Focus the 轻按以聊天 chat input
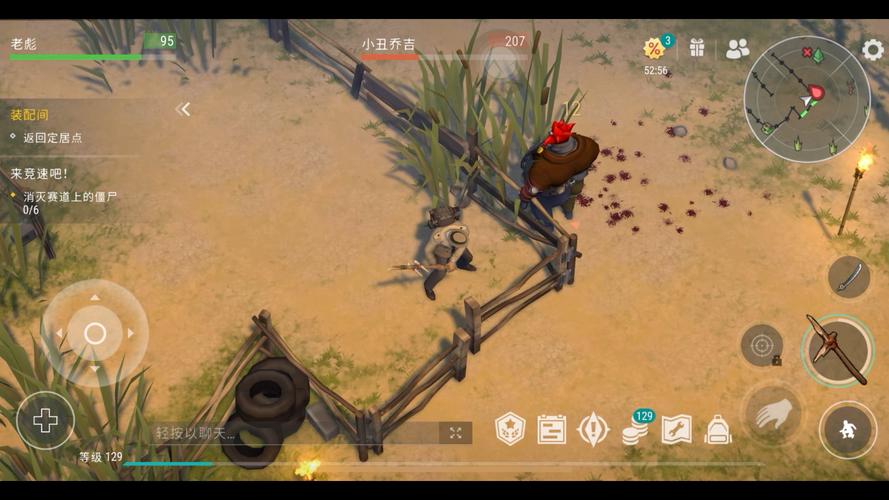The height and width of the screenshot is (500, 889). 290,433
